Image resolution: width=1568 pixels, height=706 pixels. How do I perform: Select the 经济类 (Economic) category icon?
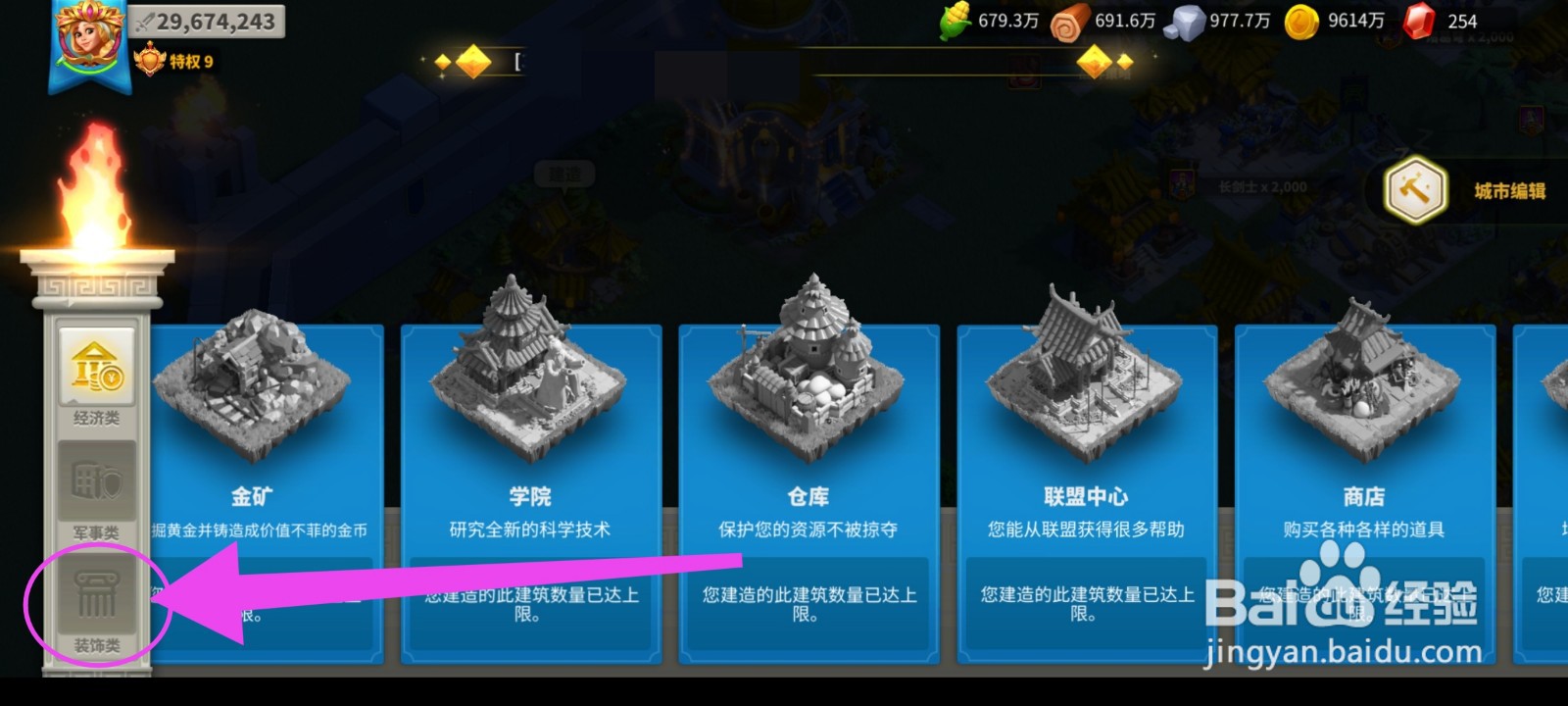pyautogui.click(x=95, y=368)
